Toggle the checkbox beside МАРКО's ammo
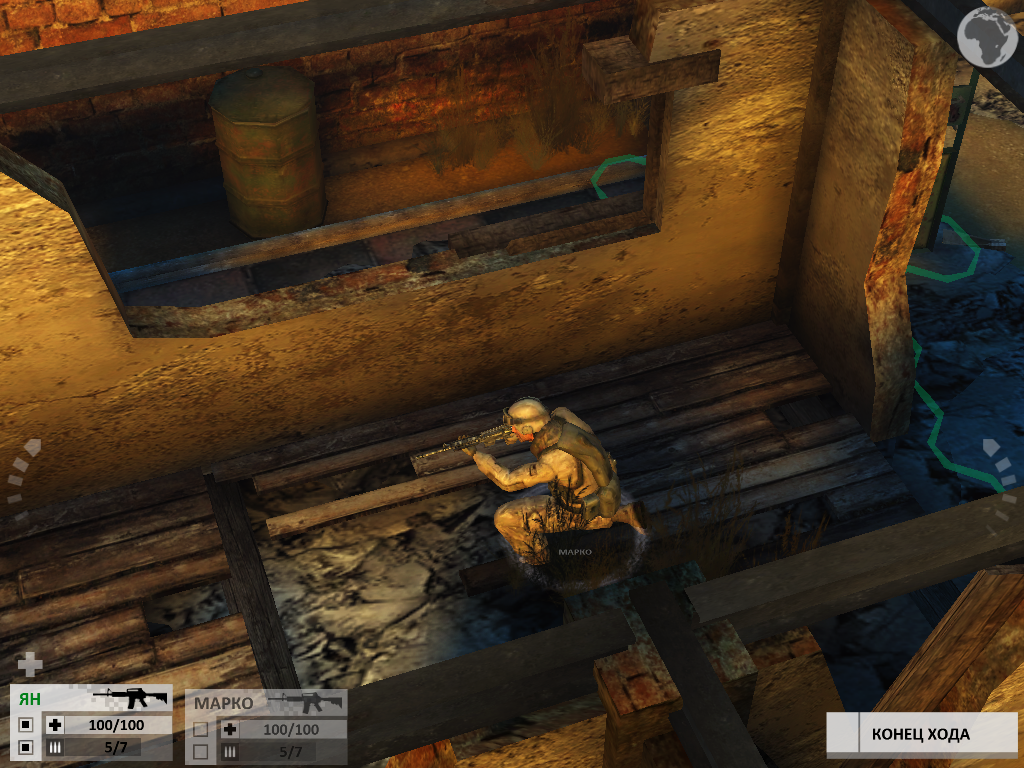The image size is (1024, 768). (x=201, y=751)
